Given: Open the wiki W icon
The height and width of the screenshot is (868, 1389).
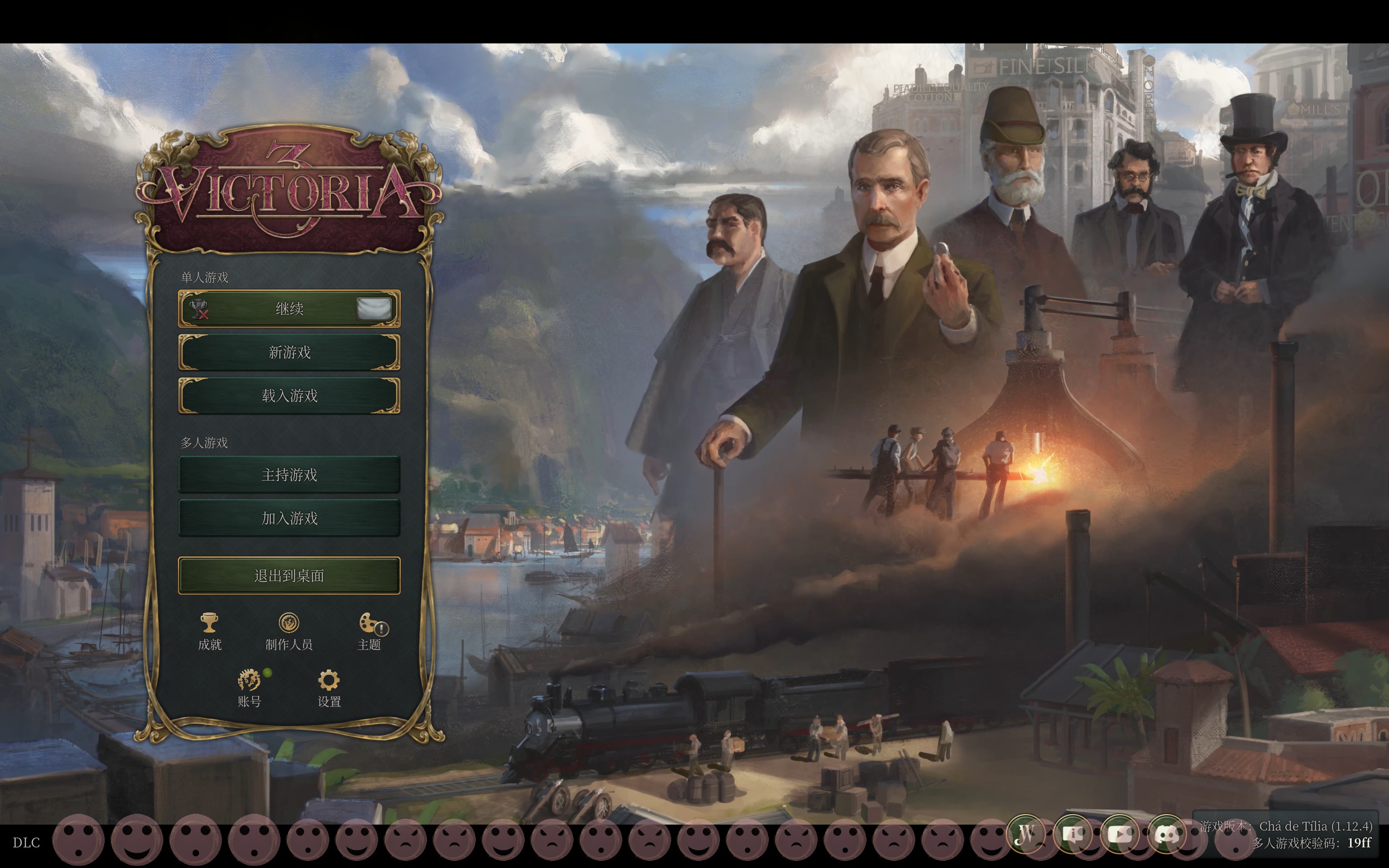Looking at the screenshot, I should (1025, 834).
